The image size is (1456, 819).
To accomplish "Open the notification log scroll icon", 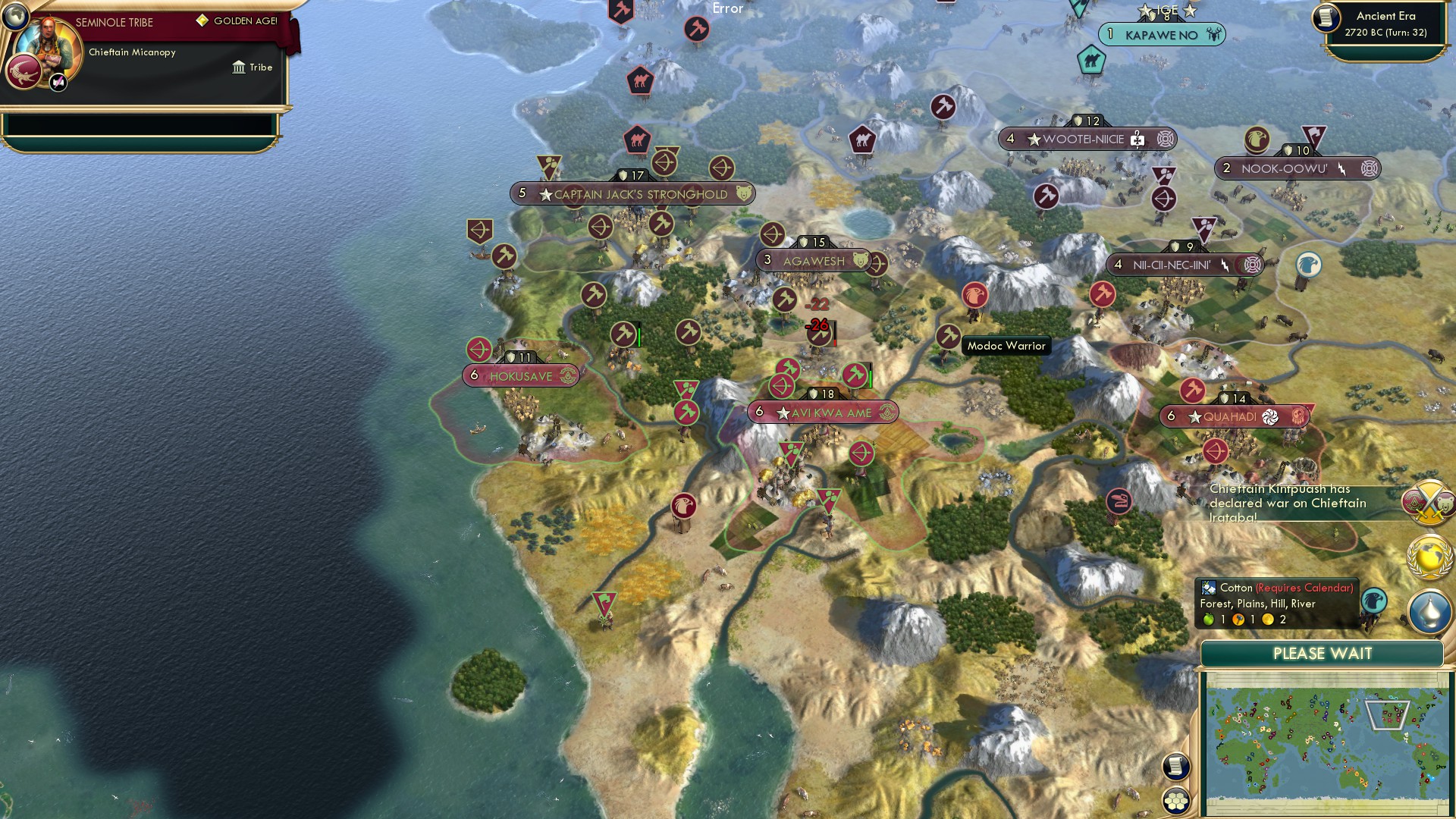I will coord(1177,767).
